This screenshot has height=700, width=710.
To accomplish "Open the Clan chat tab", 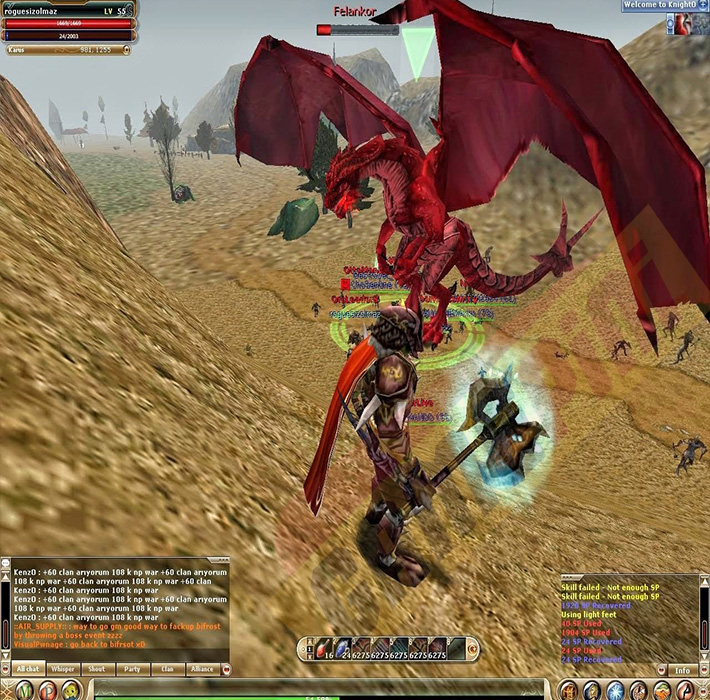I will coord(167,669).
